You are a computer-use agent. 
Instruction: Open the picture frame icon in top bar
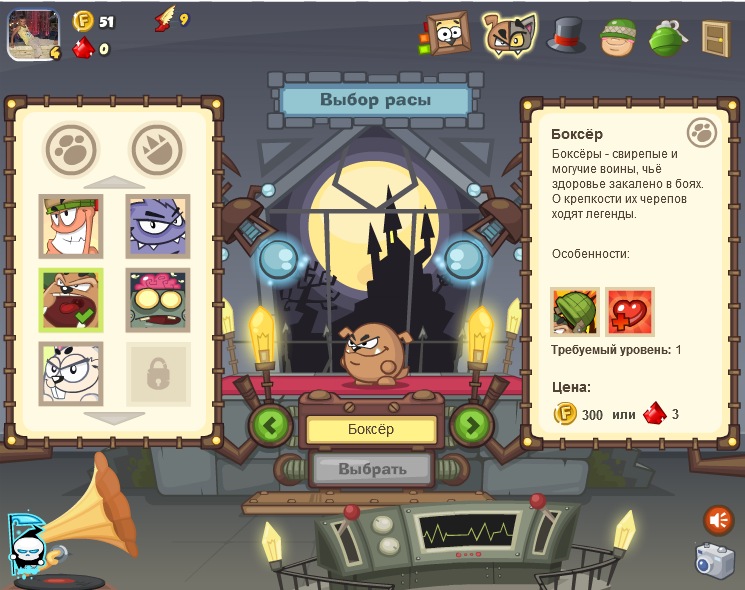(x=447, y=34)
